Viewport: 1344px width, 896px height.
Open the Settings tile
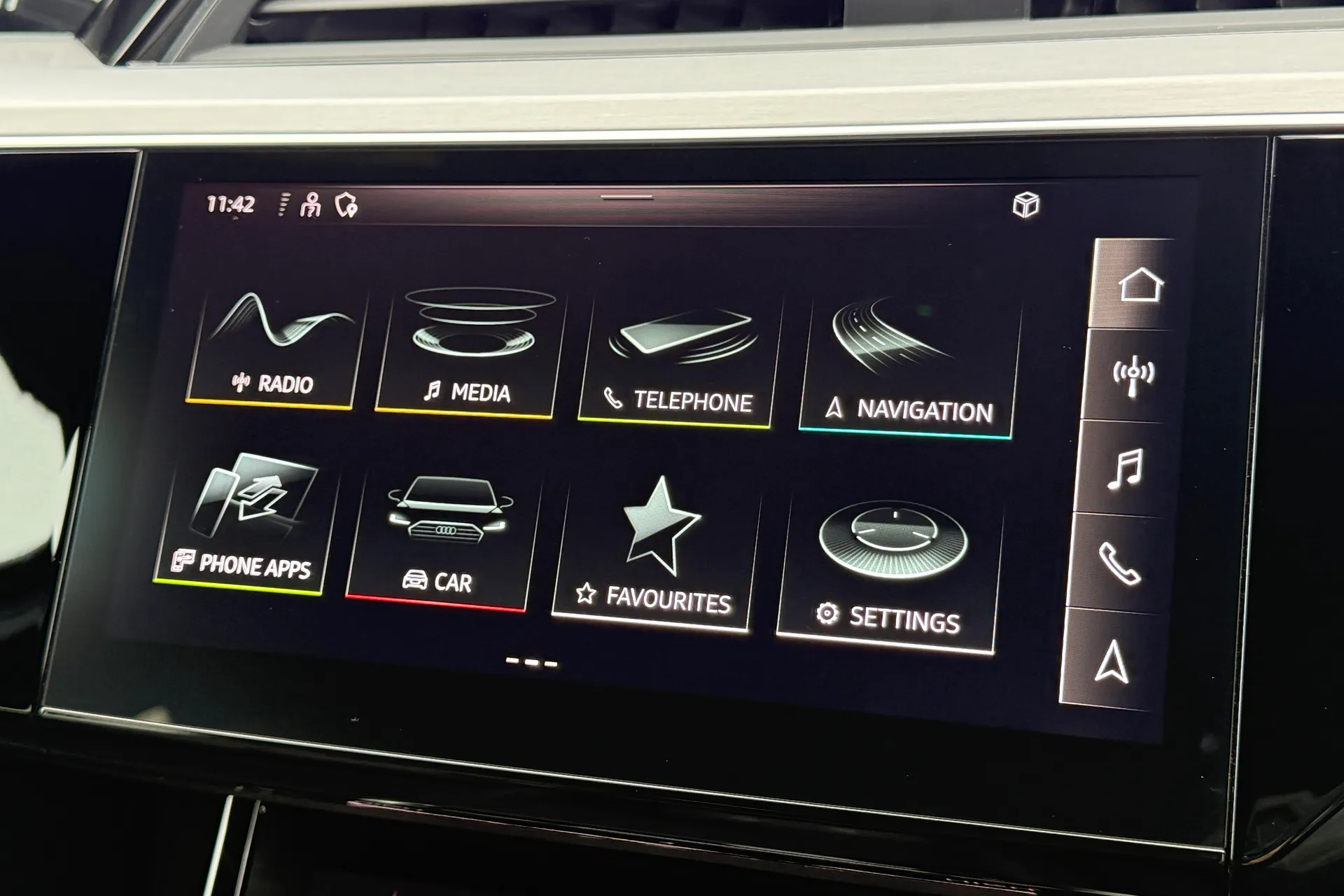pos(889,560)
